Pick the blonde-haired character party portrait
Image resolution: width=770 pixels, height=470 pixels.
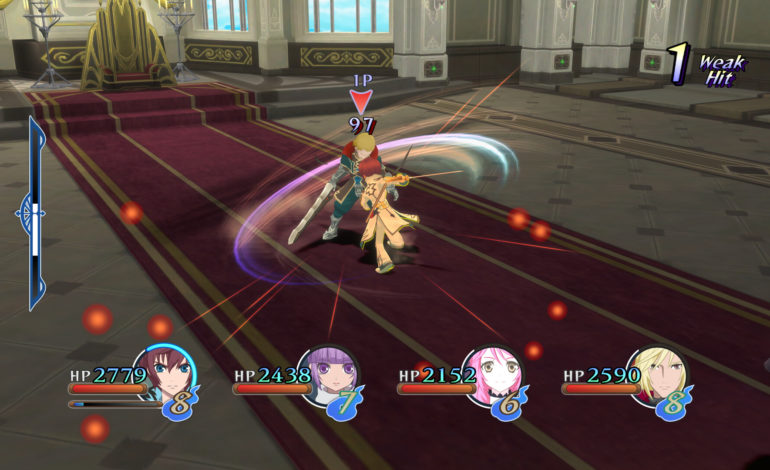coord(656,374)
